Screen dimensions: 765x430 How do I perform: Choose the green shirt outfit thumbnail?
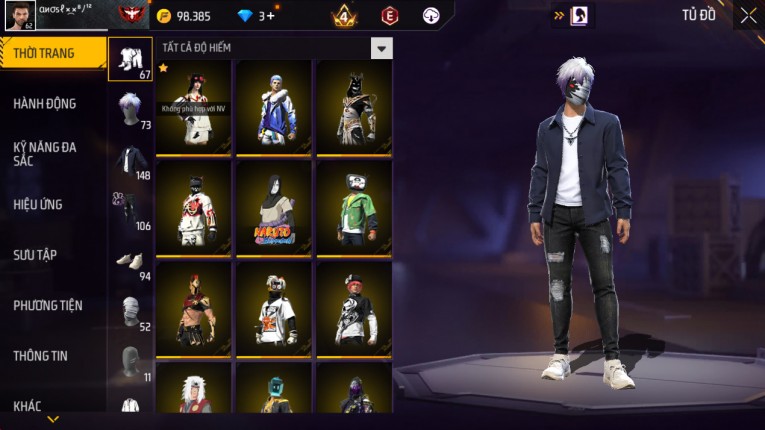pyautogui.click(x=353, y=207)
